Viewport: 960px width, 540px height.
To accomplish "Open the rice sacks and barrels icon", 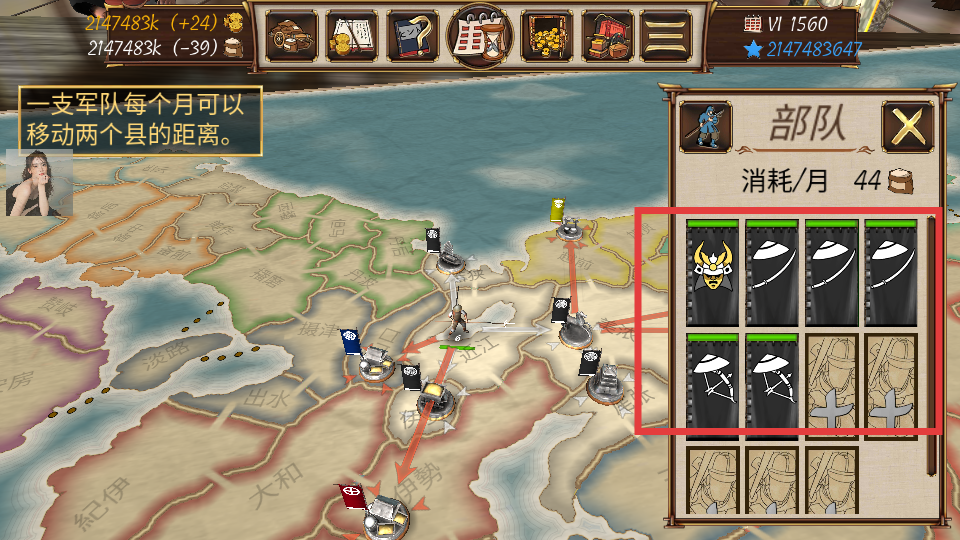I will coord(291,37).
